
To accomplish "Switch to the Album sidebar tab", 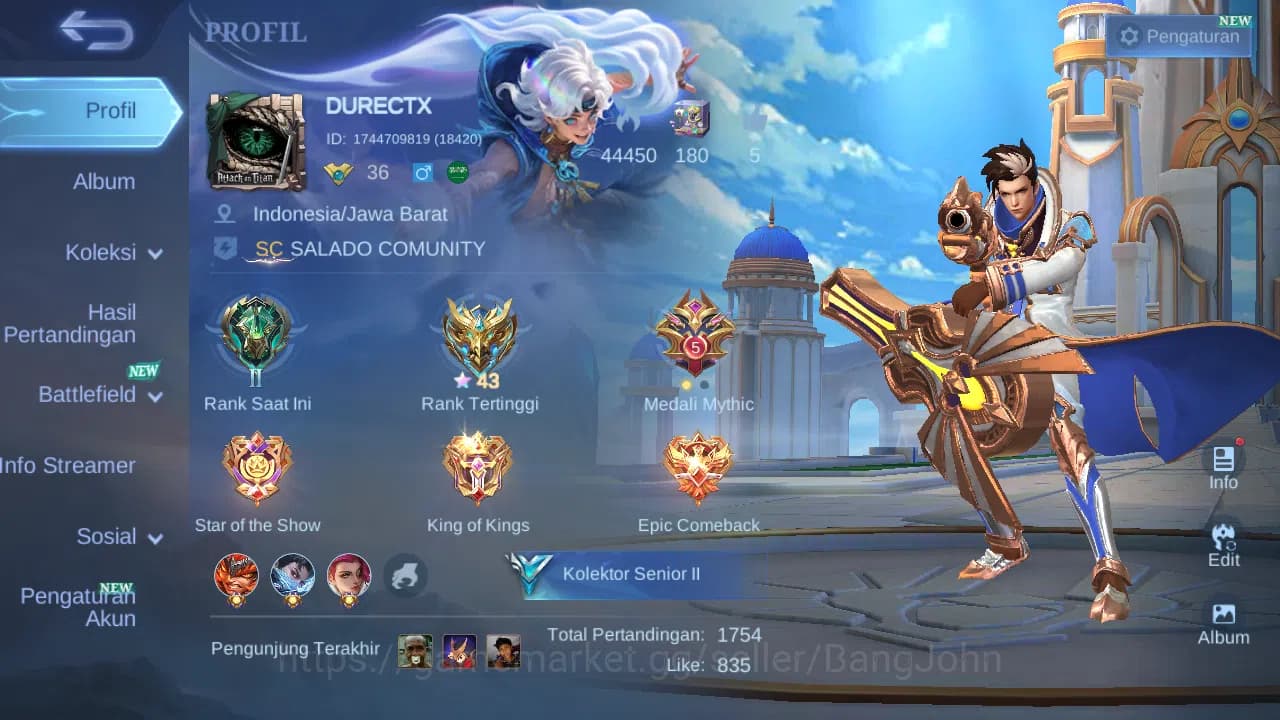I will coord(104,181).
